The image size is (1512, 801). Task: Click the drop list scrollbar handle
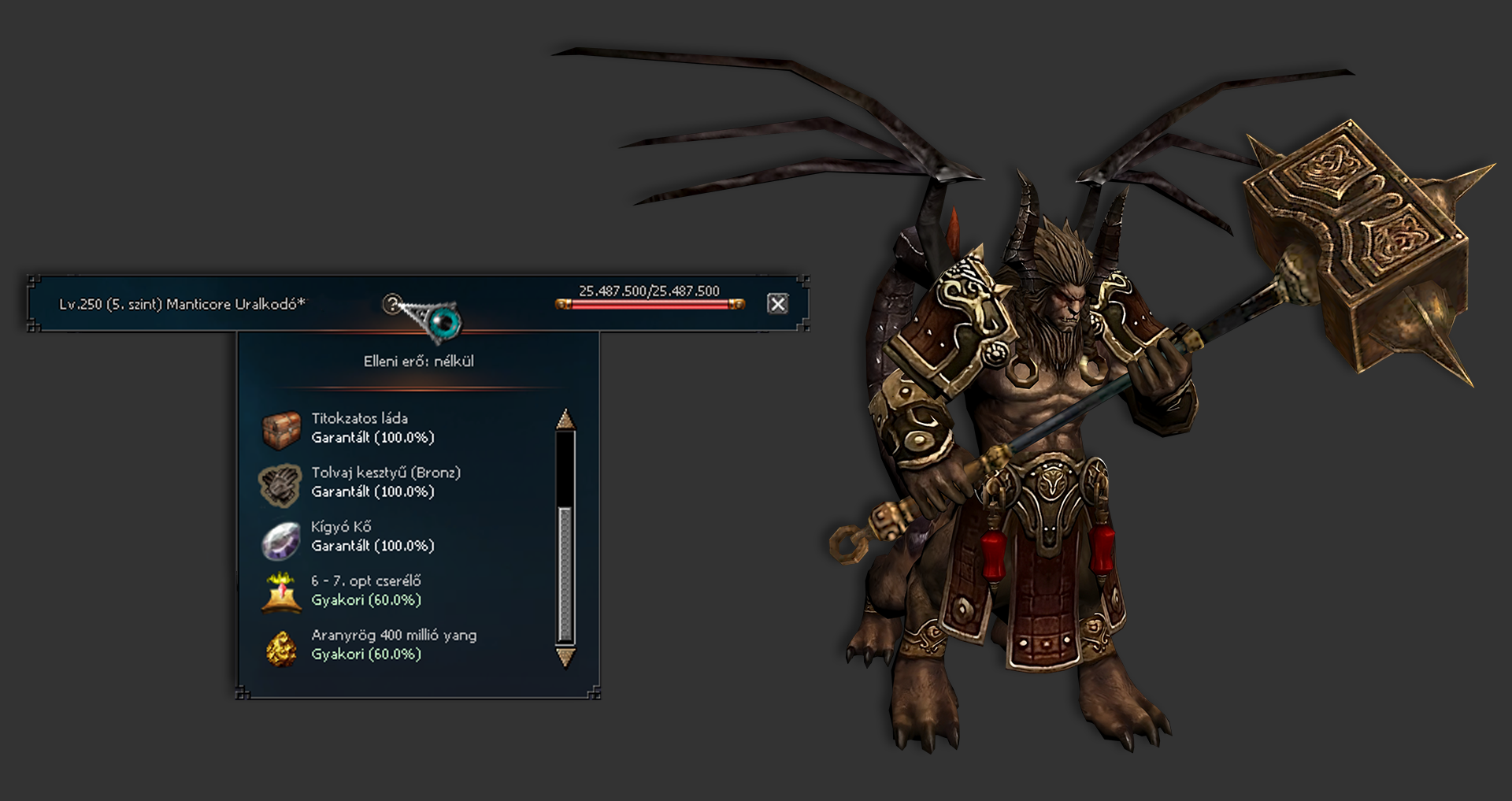[565, 573]
